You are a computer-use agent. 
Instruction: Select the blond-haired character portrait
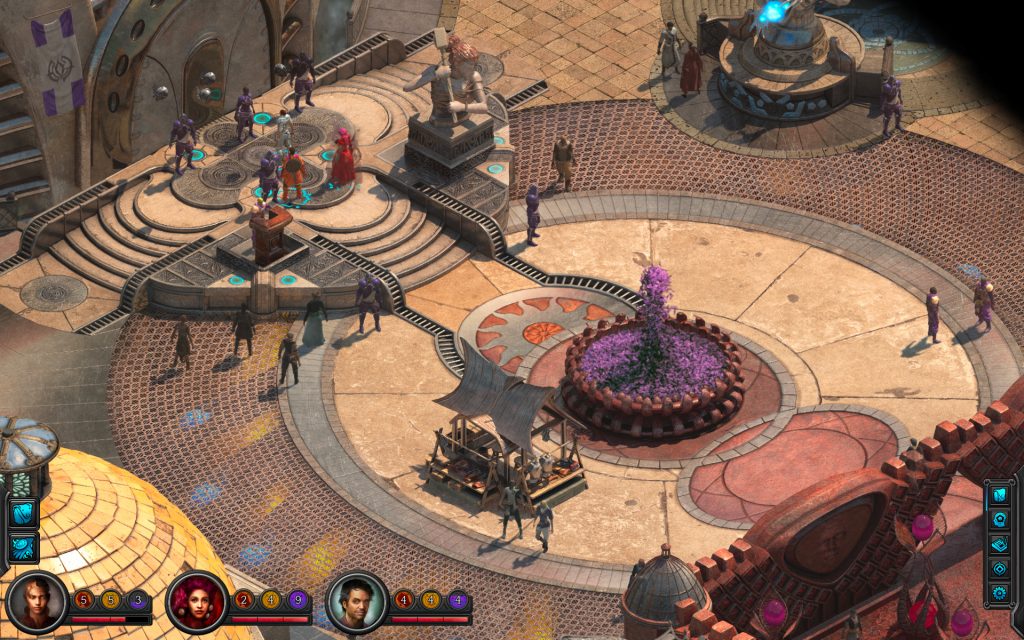36,602
